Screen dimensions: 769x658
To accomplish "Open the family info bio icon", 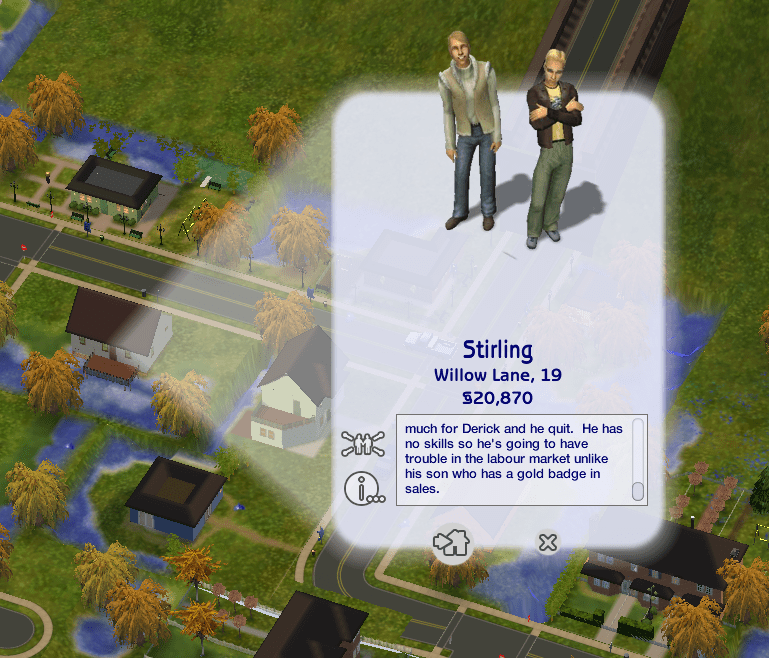I will coord(363,488).
